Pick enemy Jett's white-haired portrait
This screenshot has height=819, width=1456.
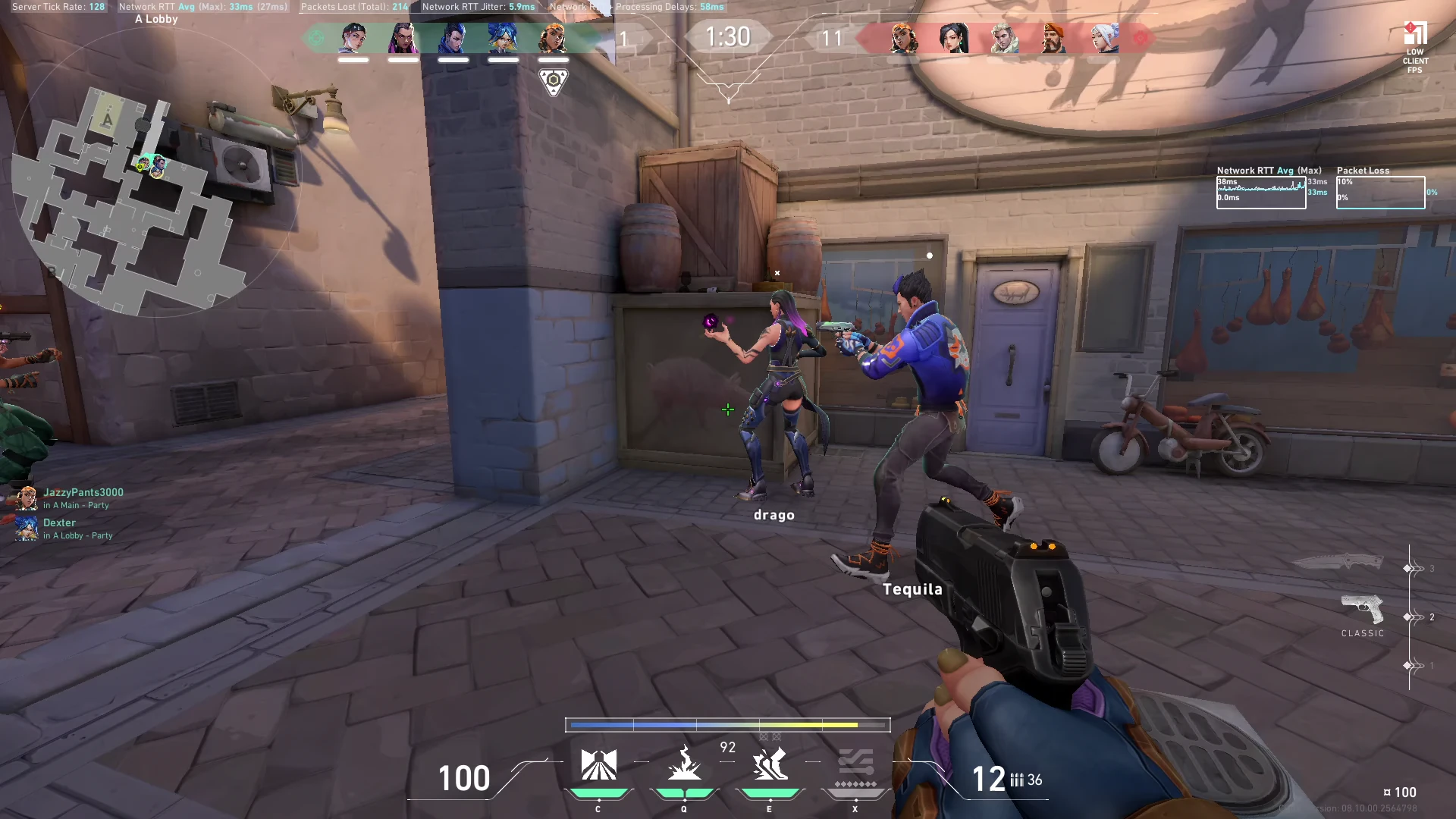[x=1104, y=38]
